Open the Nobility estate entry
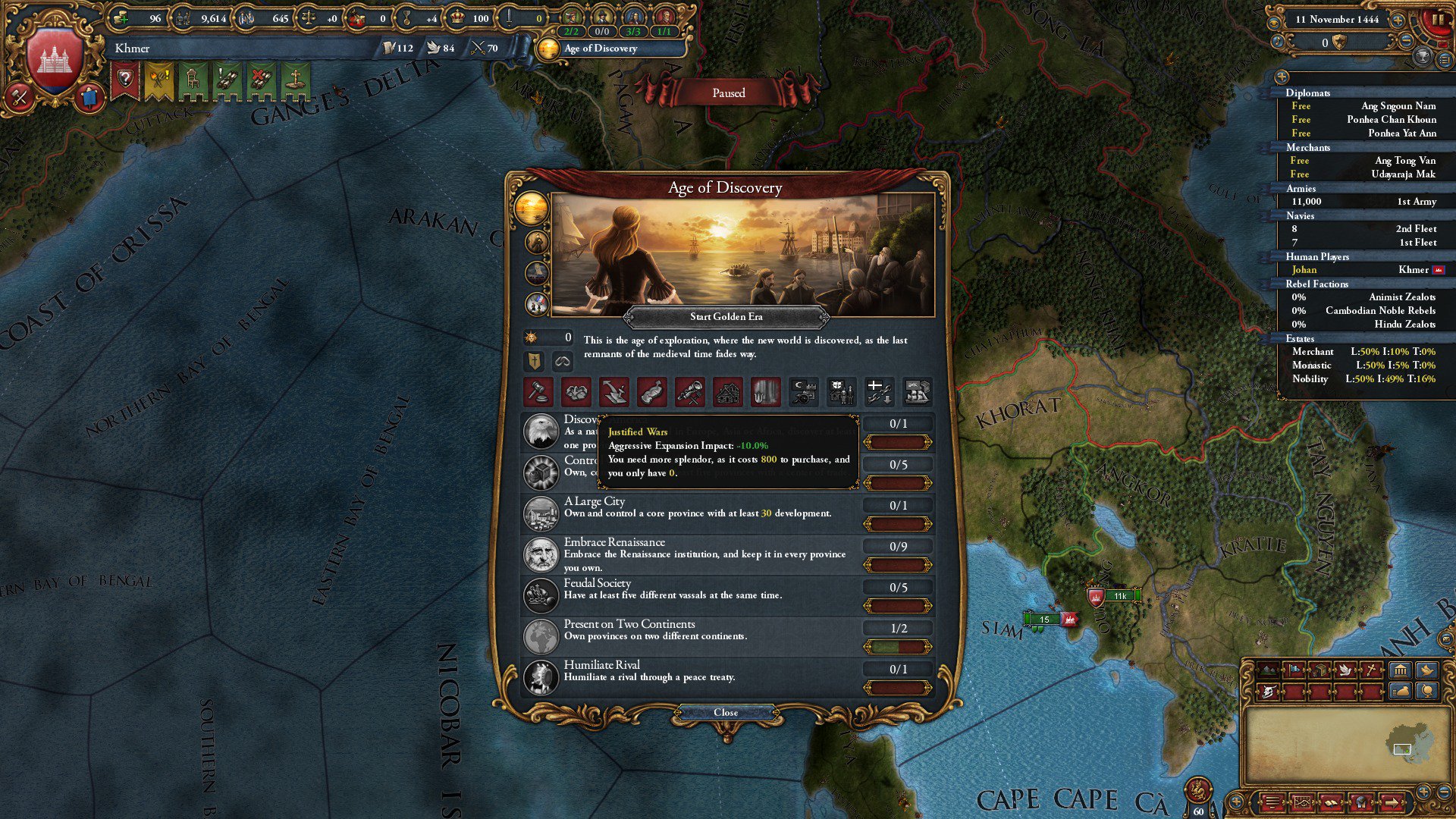The width and height of the screenshot is (1456, 819). [x=1363, y=379]
